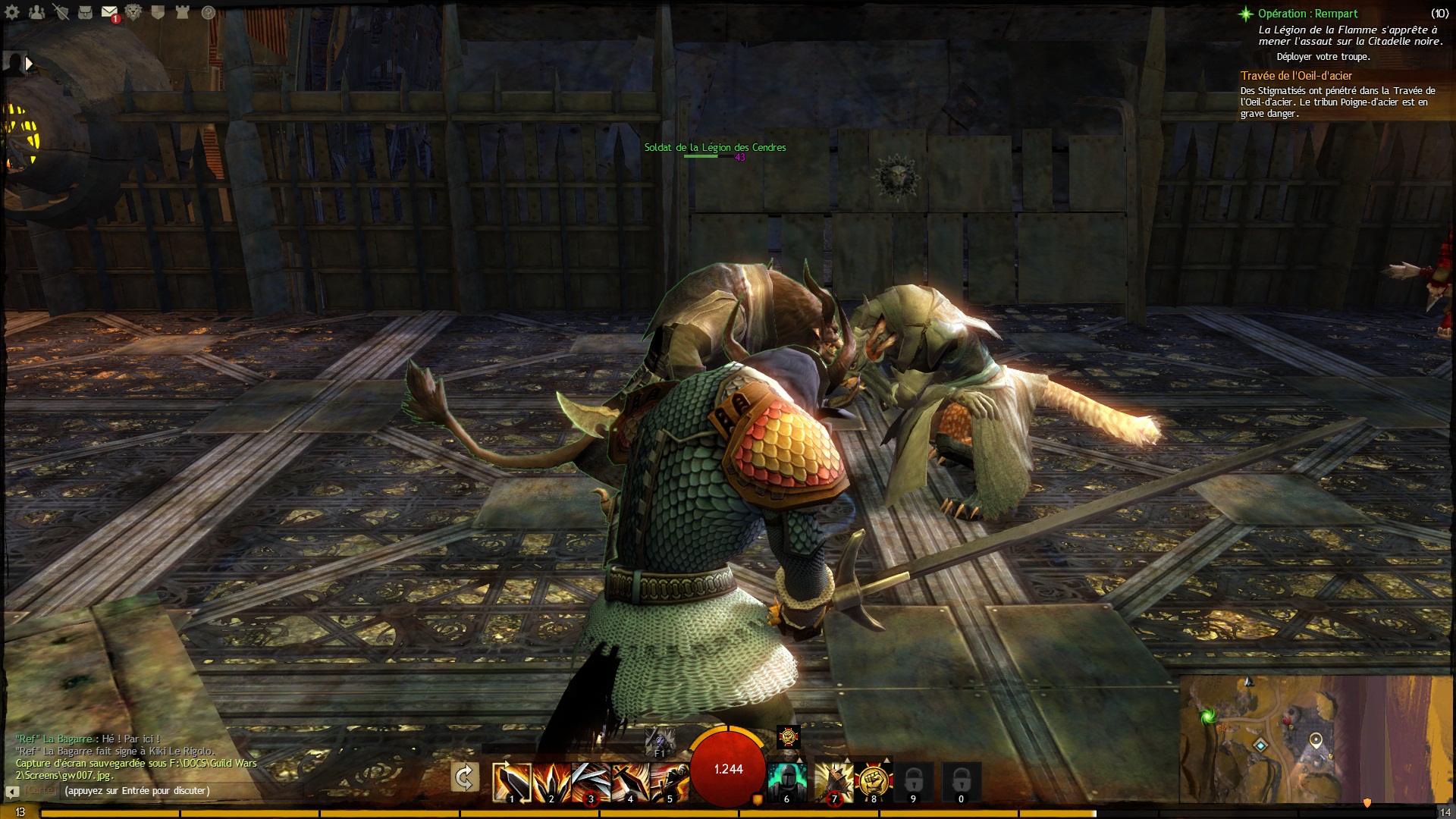Use the flaming blades skill in slot 2
The height and width of the screenshot is (819, 1456).
551,781
